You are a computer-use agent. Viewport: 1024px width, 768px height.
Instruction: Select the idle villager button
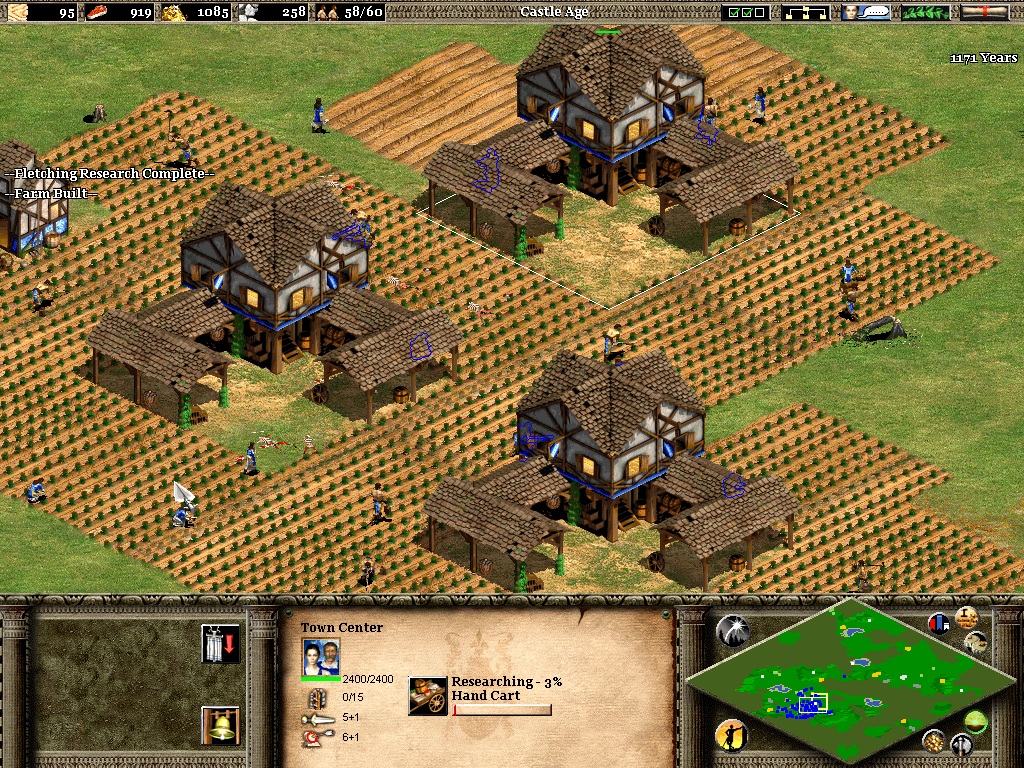732,736
